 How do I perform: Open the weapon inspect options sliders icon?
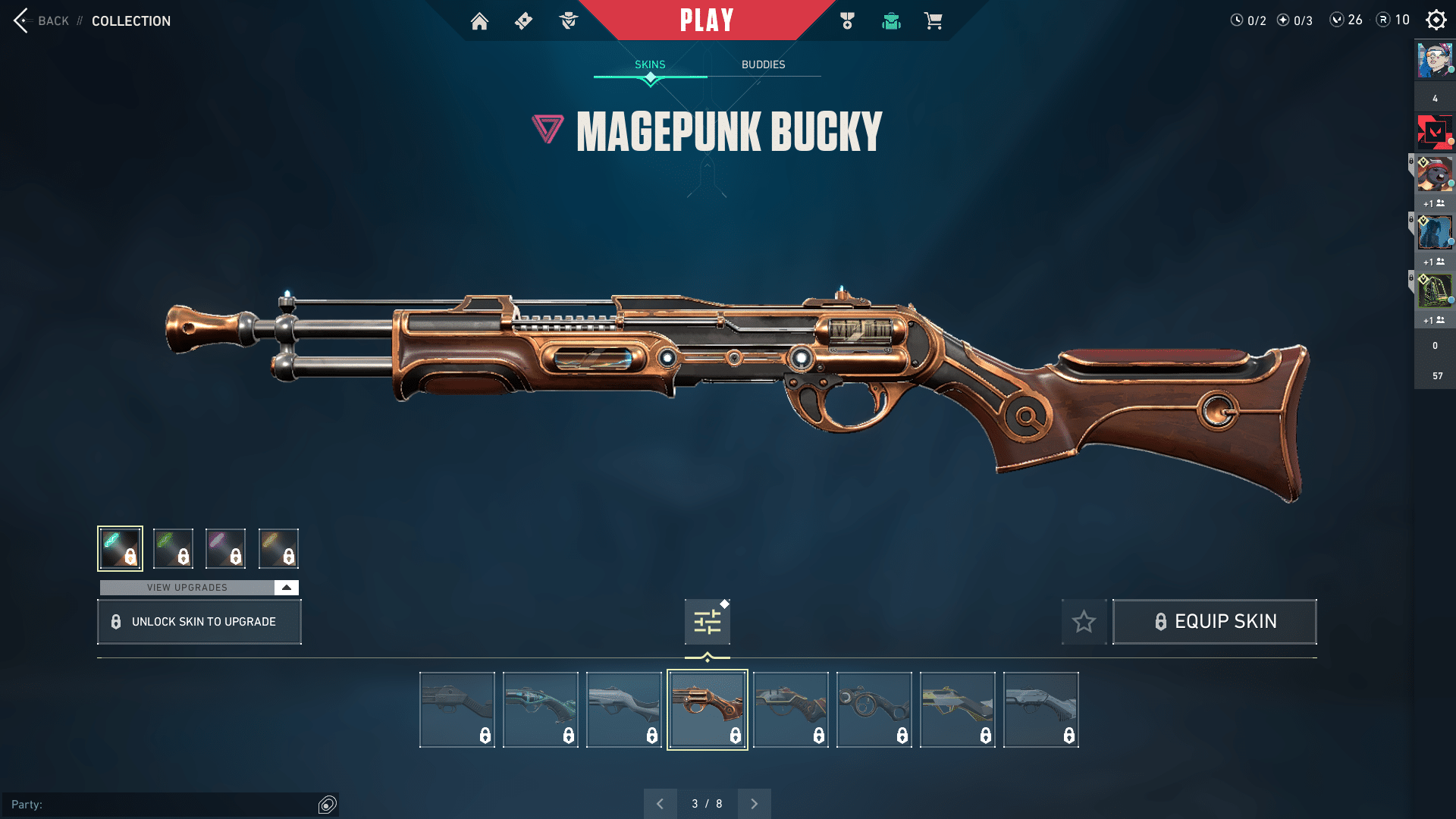pyautogui.click(x=706, y=621)
